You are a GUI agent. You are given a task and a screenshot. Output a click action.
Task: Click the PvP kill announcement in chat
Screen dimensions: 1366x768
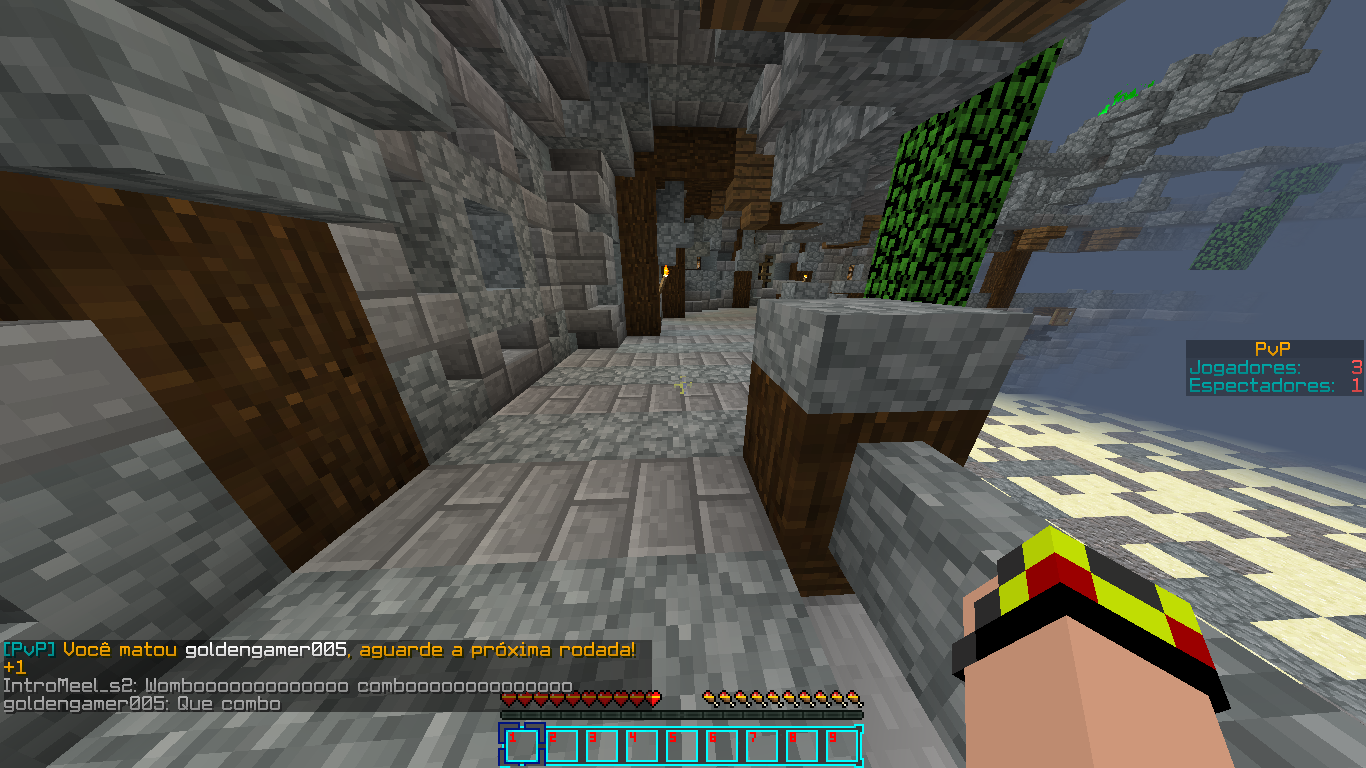coord(319,650)
